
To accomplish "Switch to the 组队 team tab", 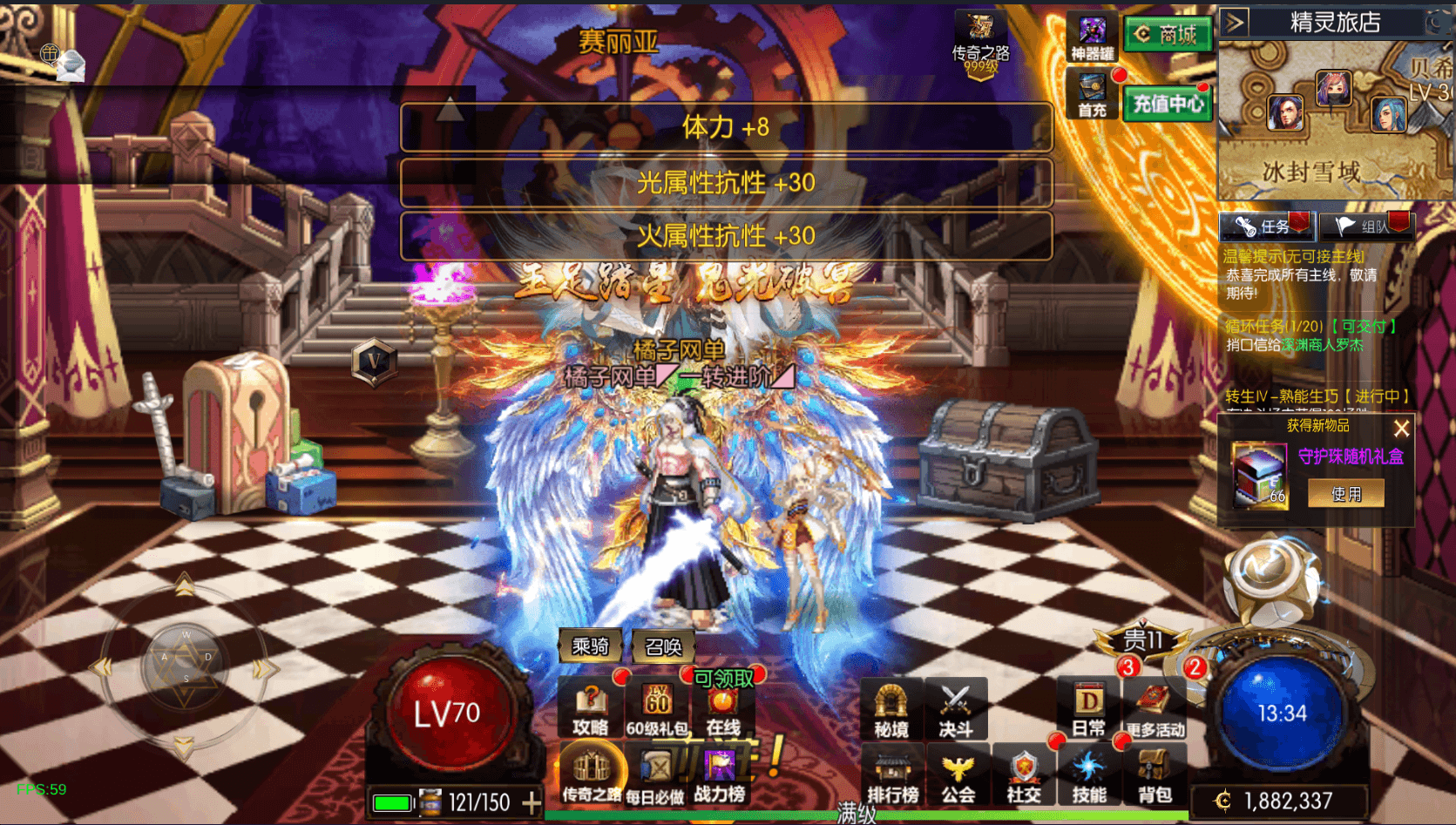I will pos(1365,227).
